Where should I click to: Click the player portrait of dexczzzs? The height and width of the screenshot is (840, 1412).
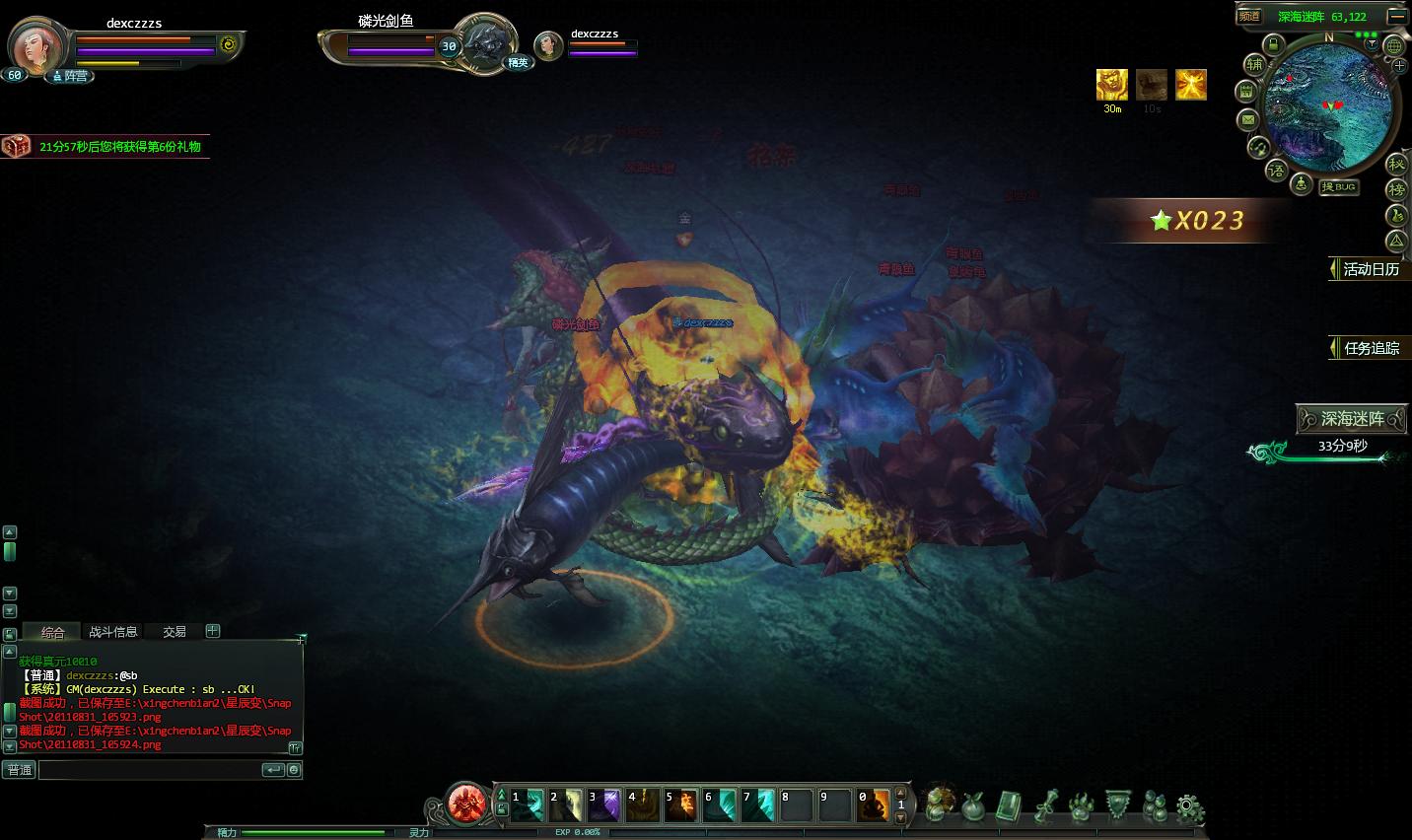(37, 46)
